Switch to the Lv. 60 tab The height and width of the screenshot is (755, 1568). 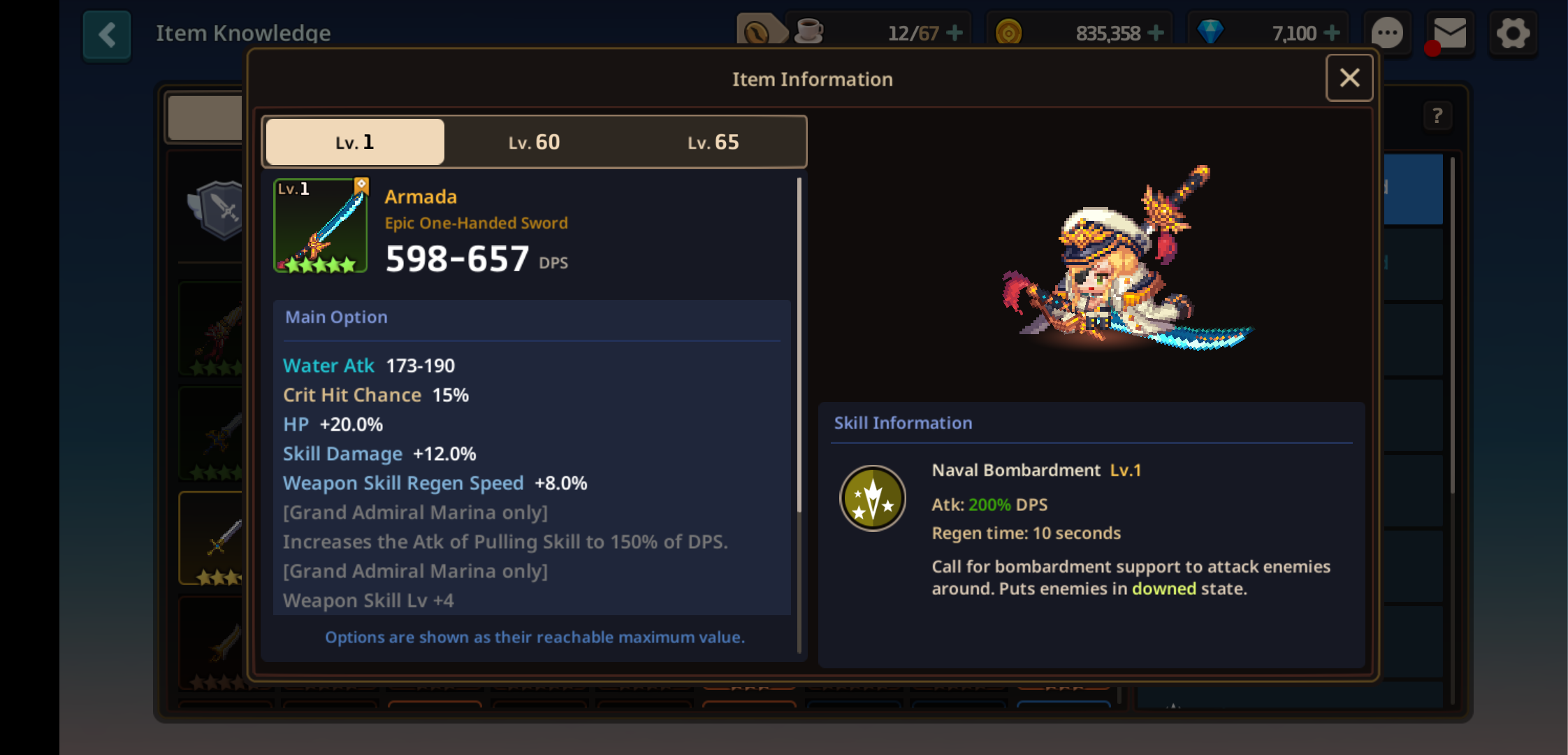tap(534, 141)
